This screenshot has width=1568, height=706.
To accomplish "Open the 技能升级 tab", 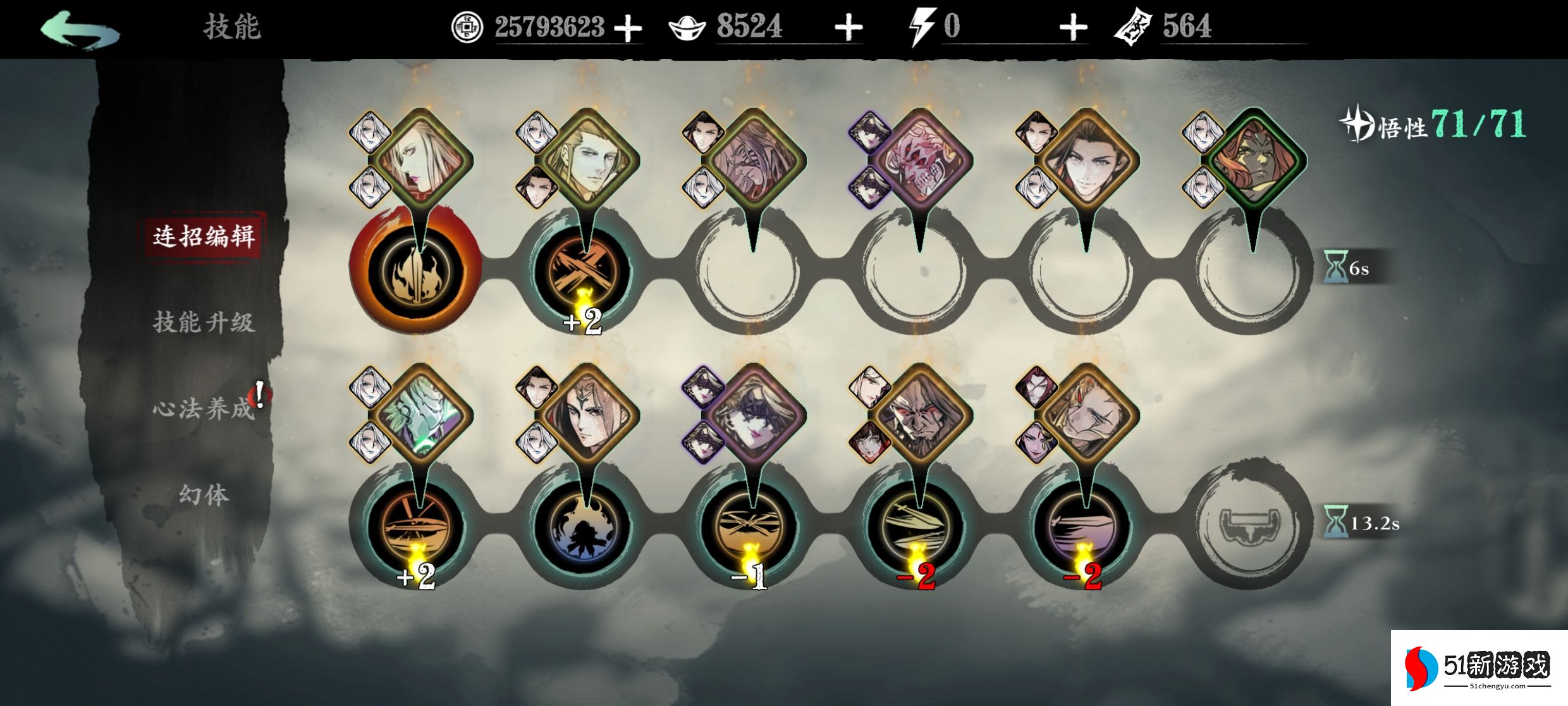I will pyautogui.click(x=204, y=323).
